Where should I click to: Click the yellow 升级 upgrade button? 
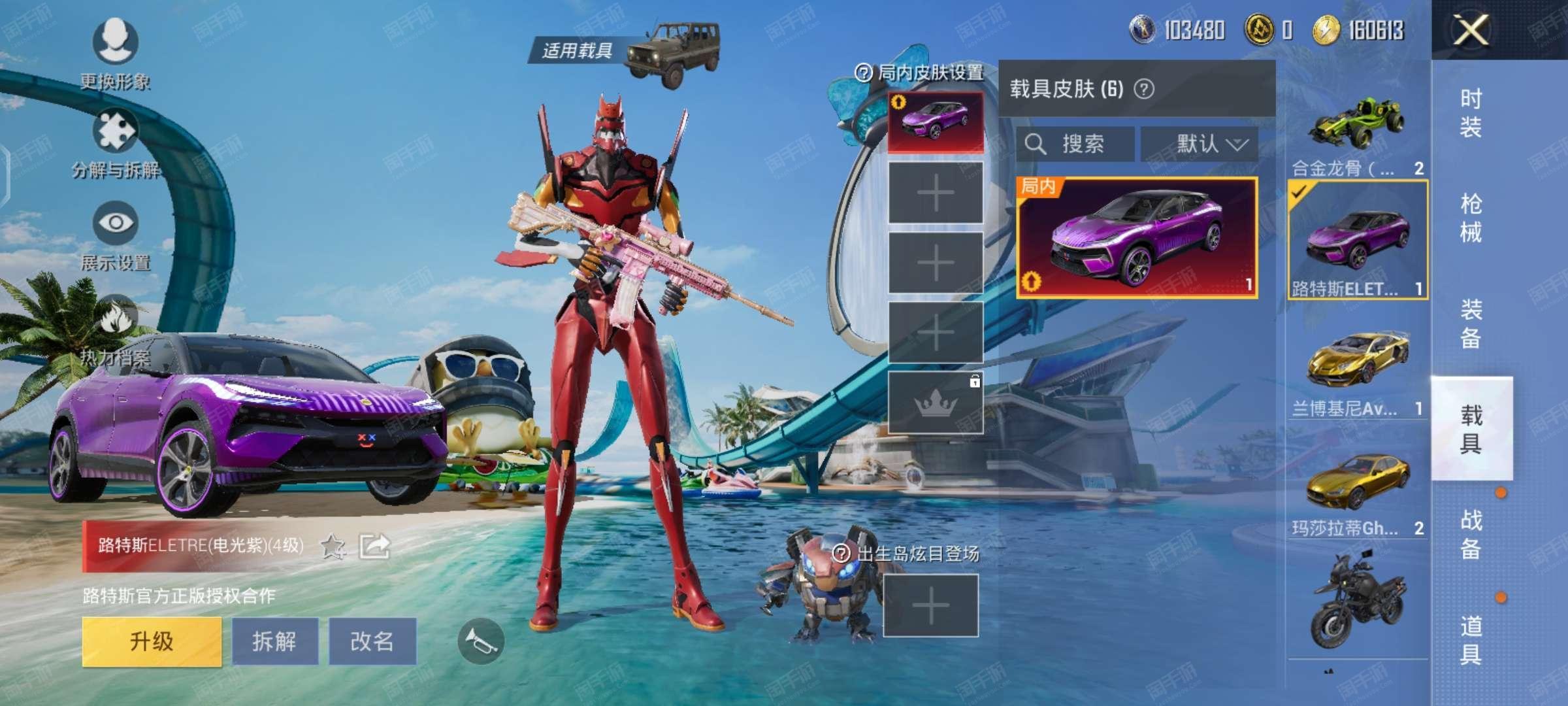coord(152,641)
